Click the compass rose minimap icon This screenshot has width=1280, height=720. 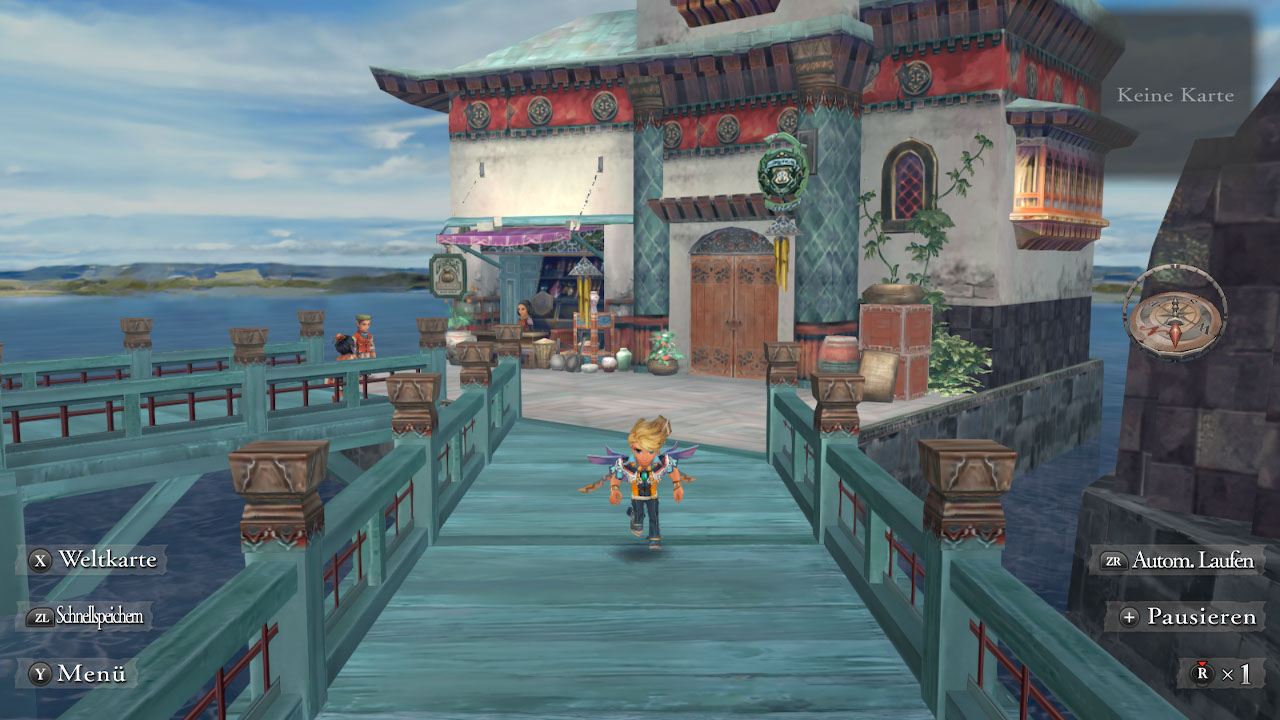pos(1177,315)
